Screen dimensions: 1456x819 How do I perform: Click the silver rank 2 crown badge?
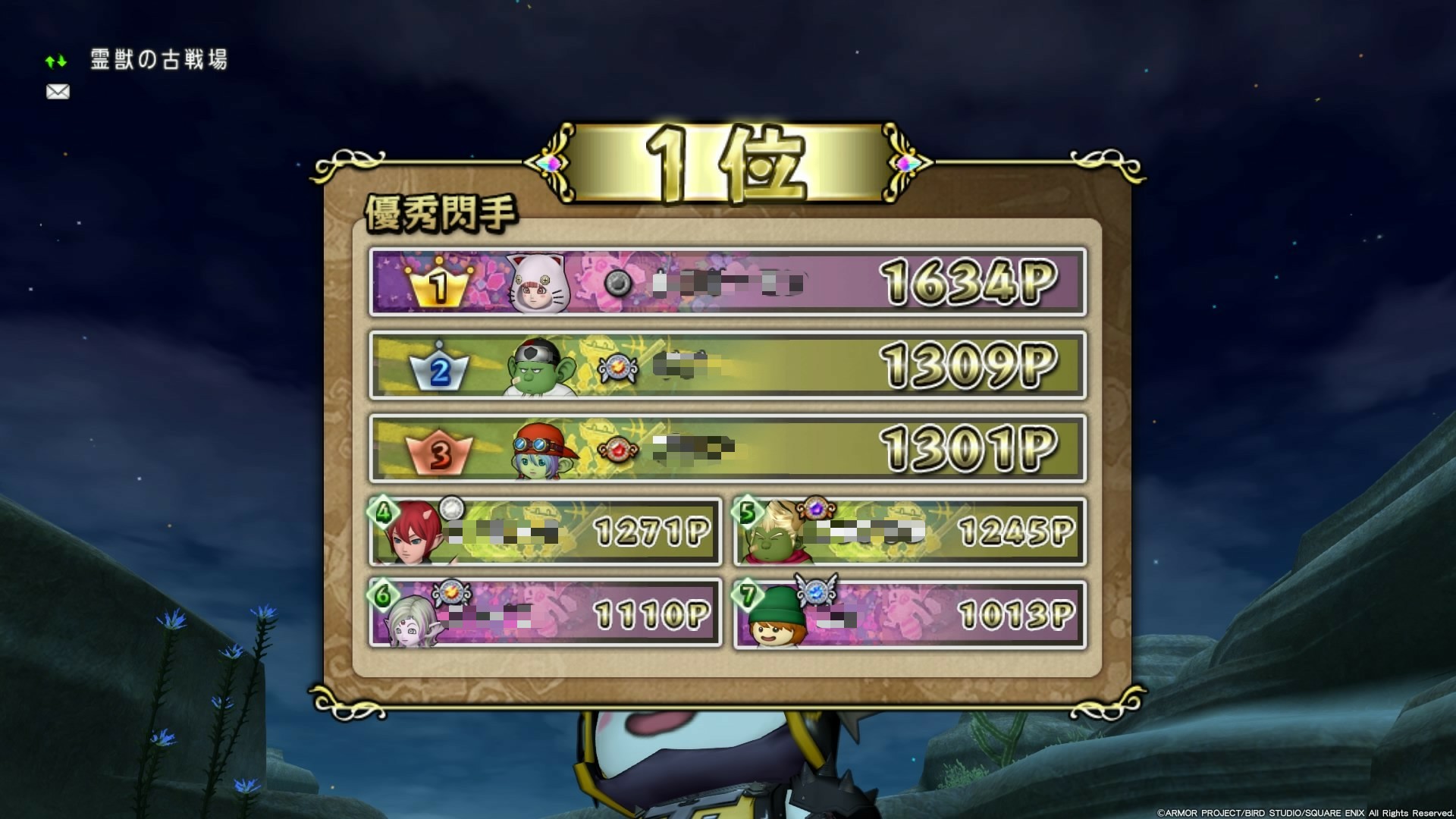coord(438,371)
